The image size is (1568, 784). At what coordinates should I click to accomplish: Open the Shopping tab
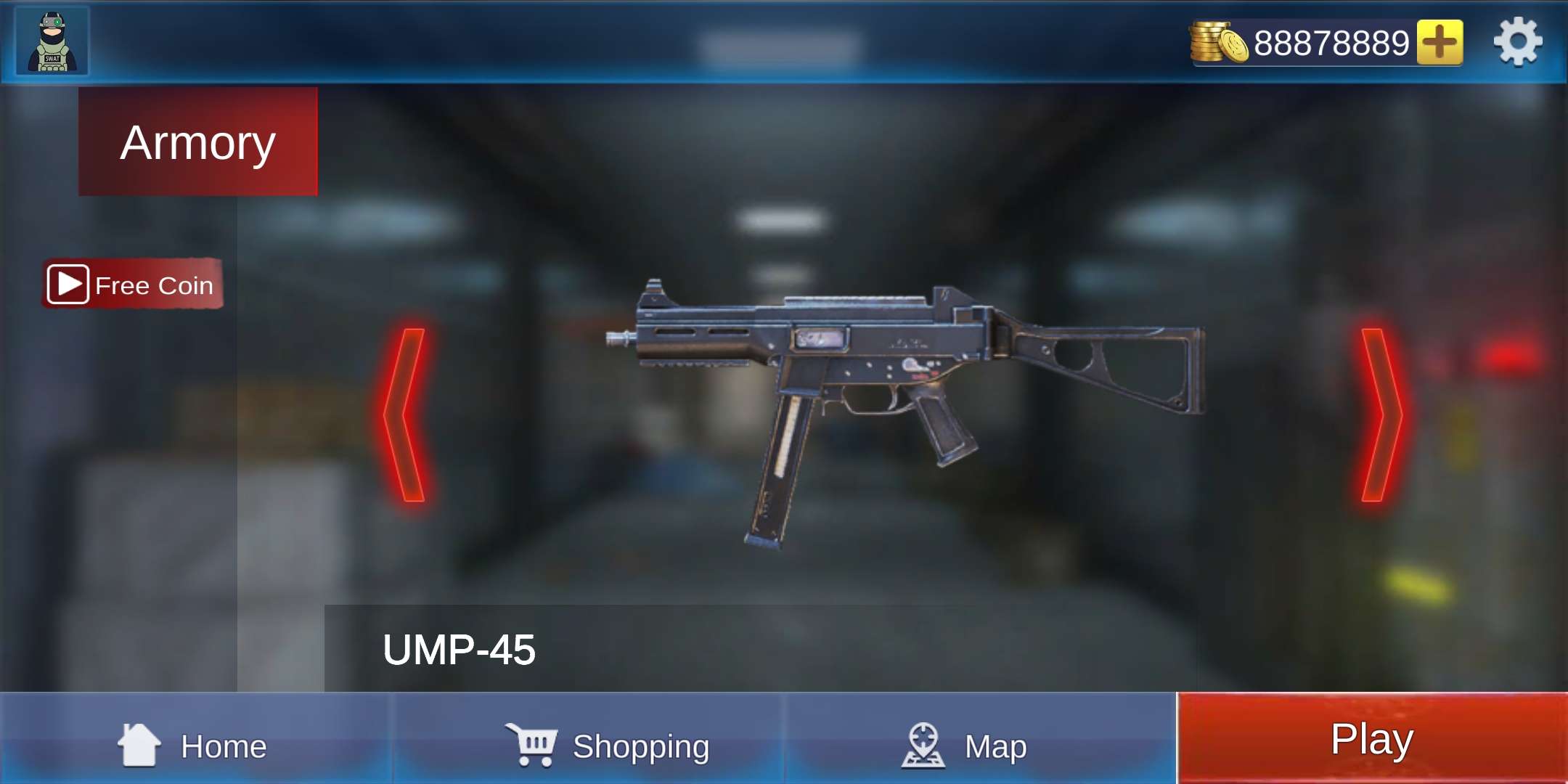[608, 744]
